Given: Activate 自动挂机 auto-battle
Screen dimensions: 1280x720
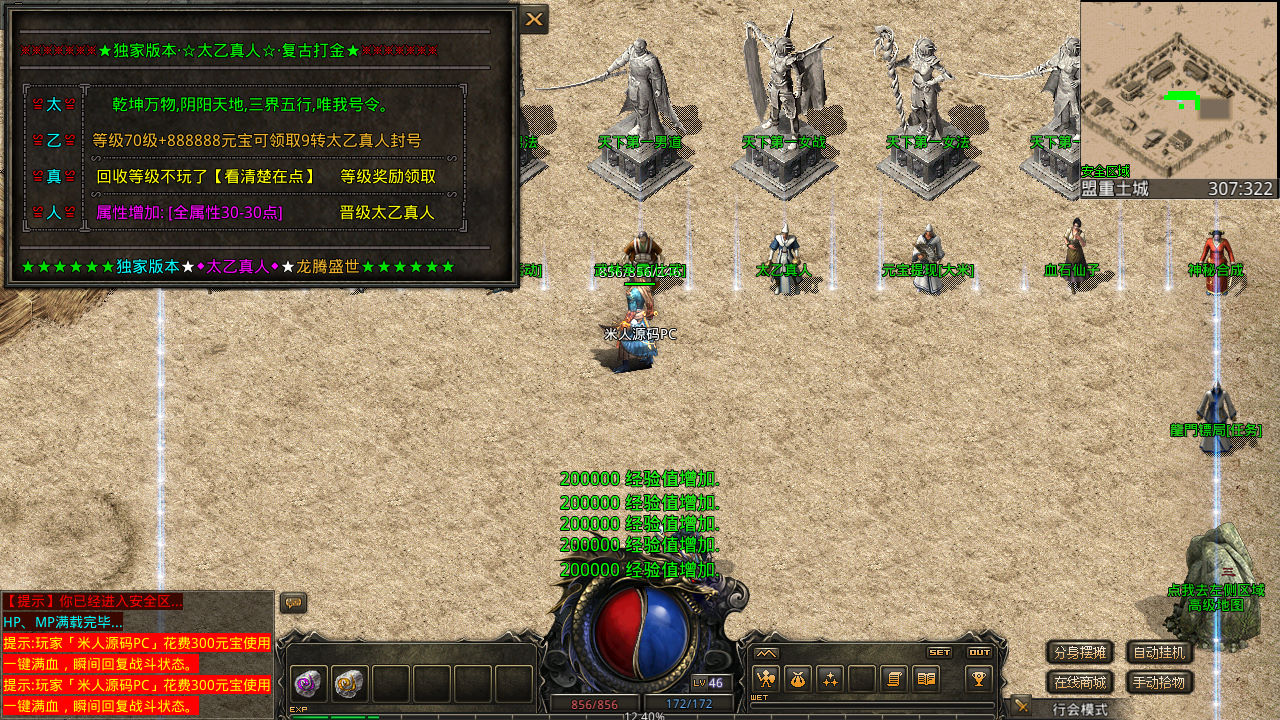Looking at the screenshot, I should point(1160,653).
